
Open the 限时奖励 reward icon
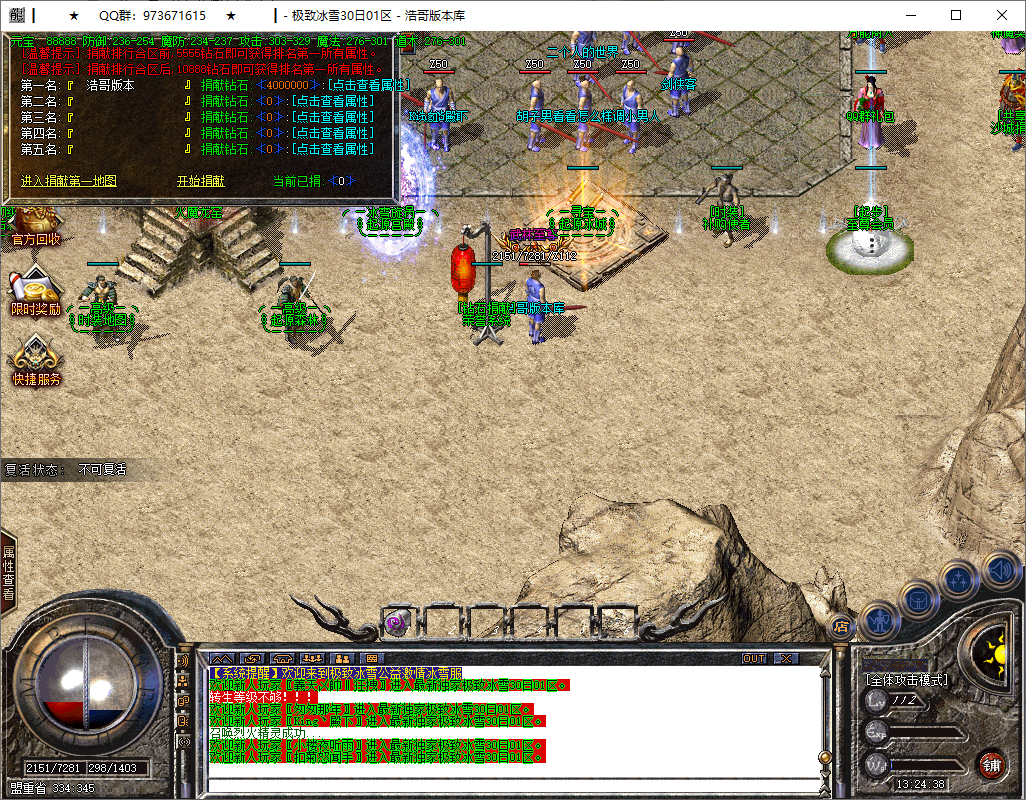36,293
